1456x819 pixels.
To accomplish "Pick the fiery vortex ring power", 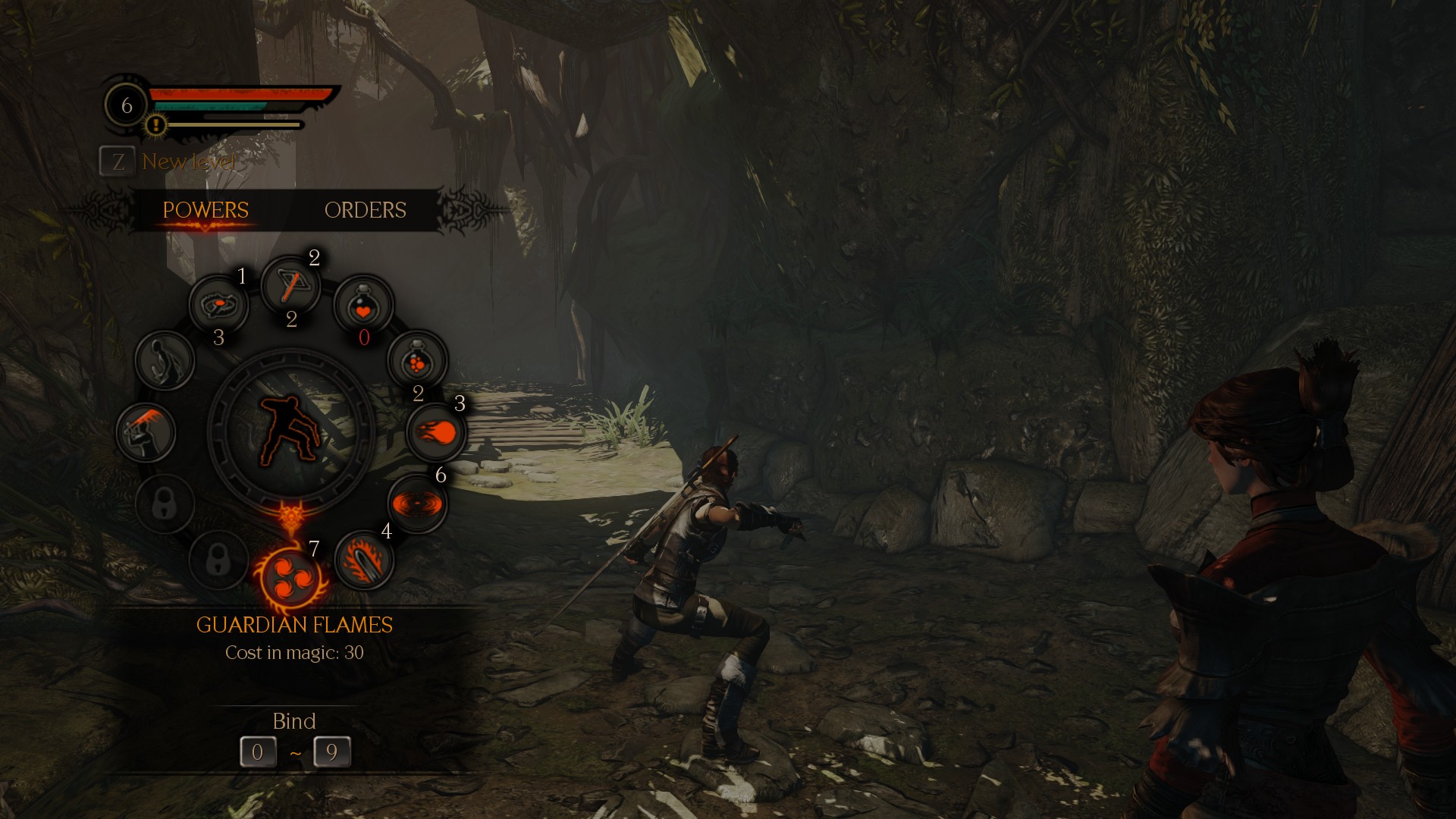I will pos(417,504).
